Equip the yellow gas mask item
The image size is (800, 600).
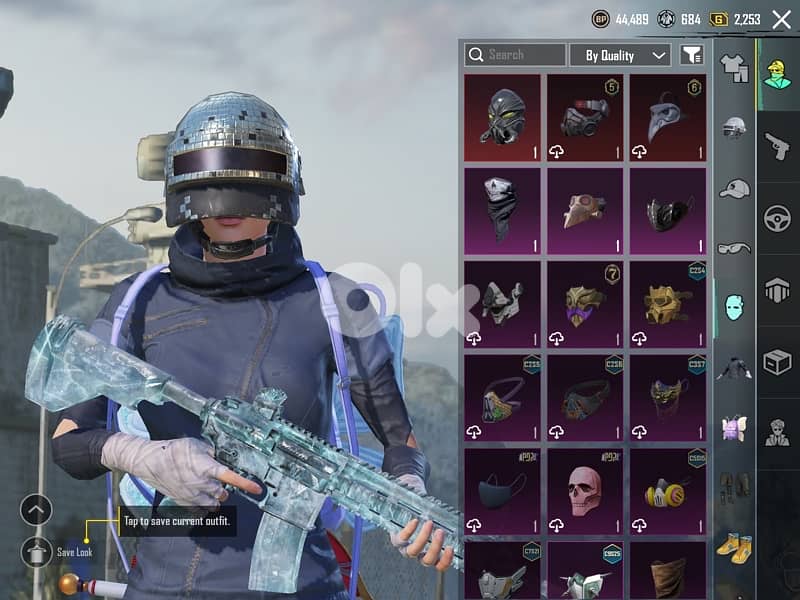[x=667, y=492]
